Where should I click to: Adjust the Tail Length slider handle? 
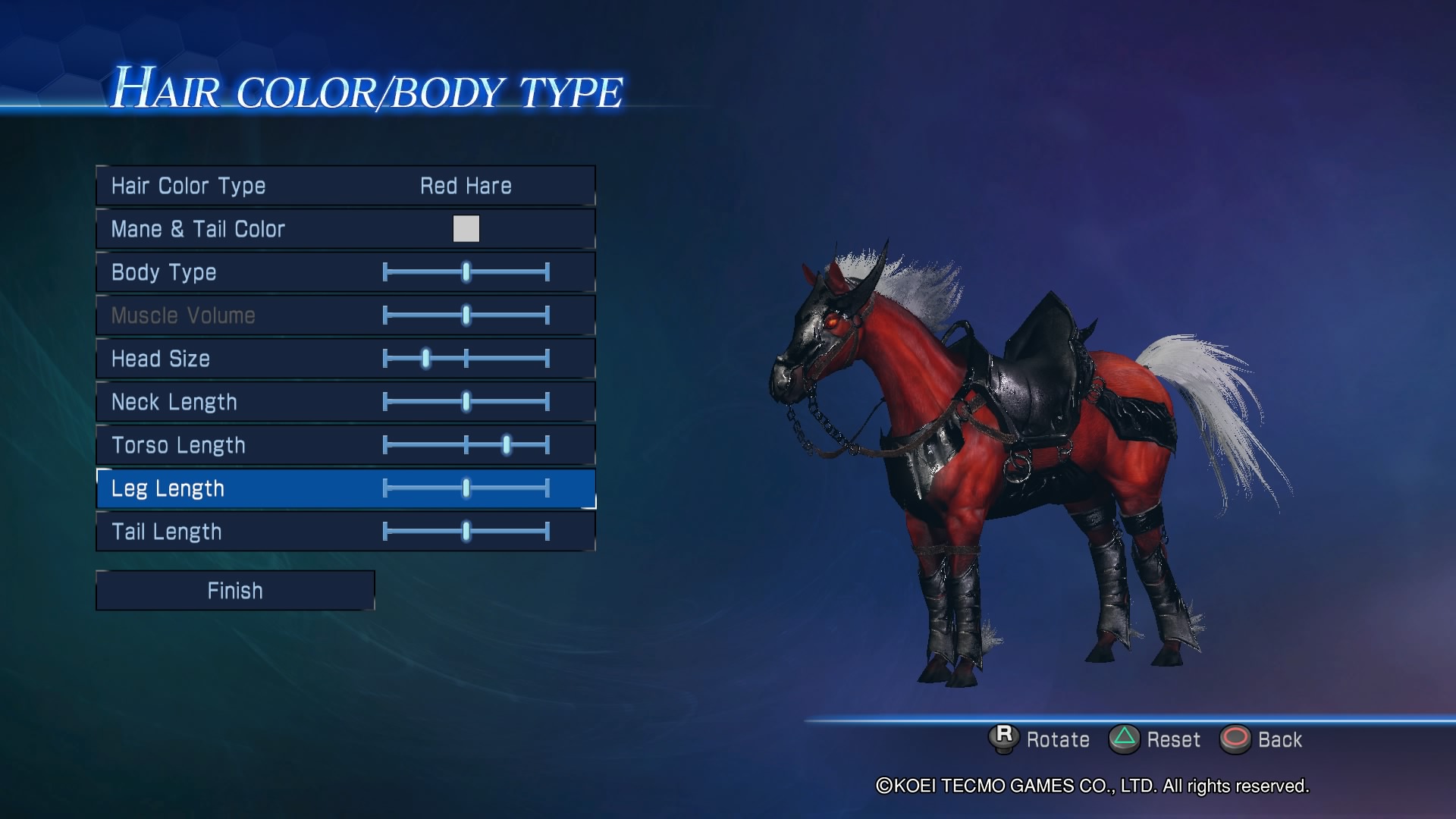[x=465, y=532]
